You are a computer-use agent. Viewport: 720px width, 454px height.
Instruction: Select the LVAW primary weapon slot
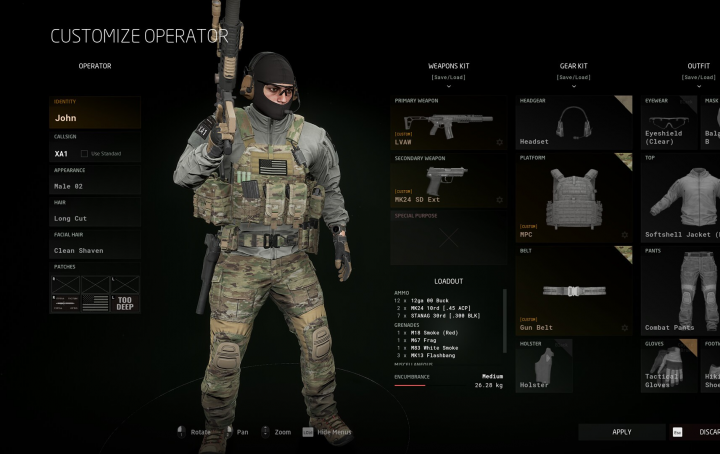click(x=448, y=123)
